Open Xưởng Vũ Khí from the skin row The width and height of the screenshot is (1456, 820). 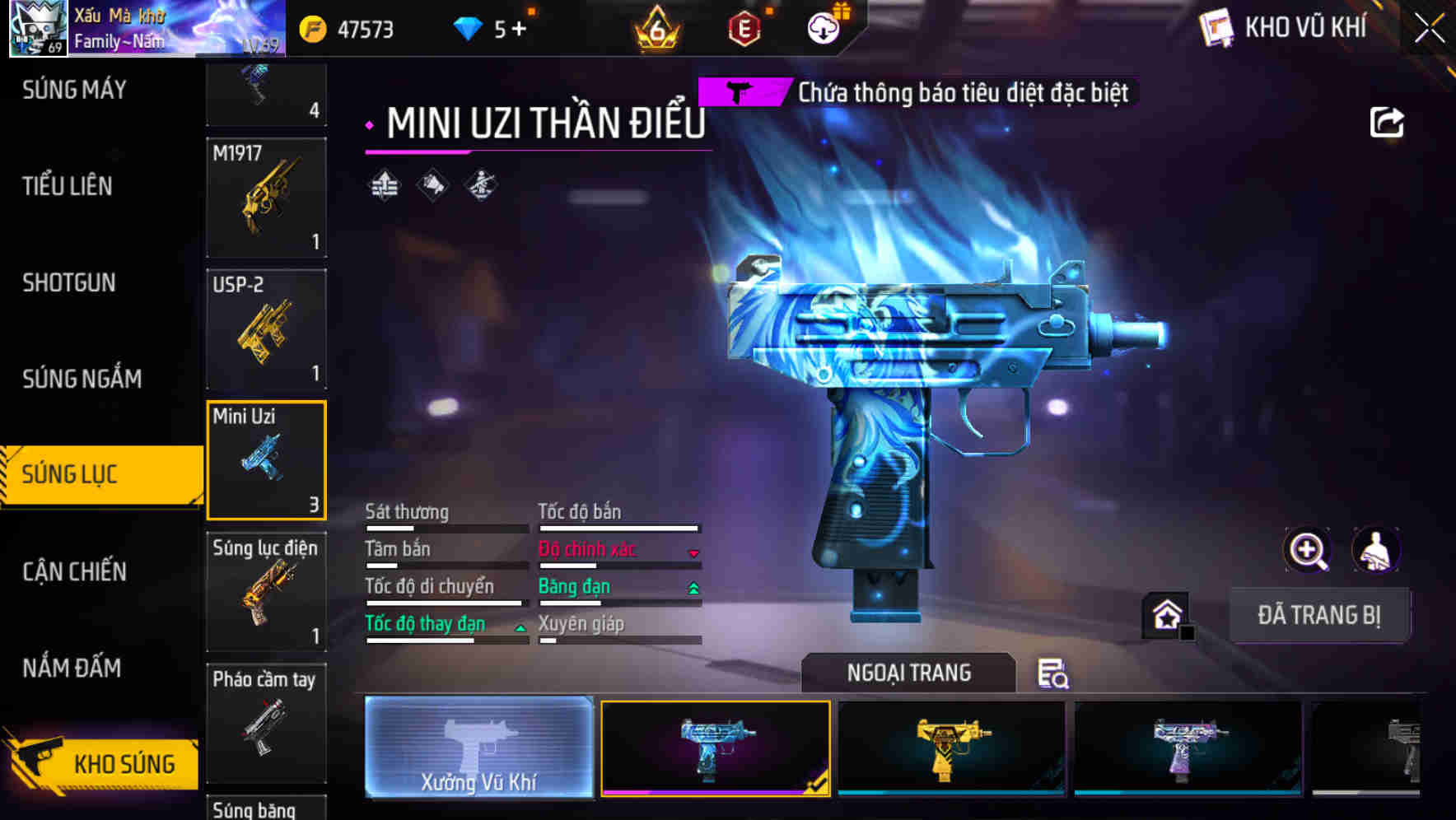[478, 748]
